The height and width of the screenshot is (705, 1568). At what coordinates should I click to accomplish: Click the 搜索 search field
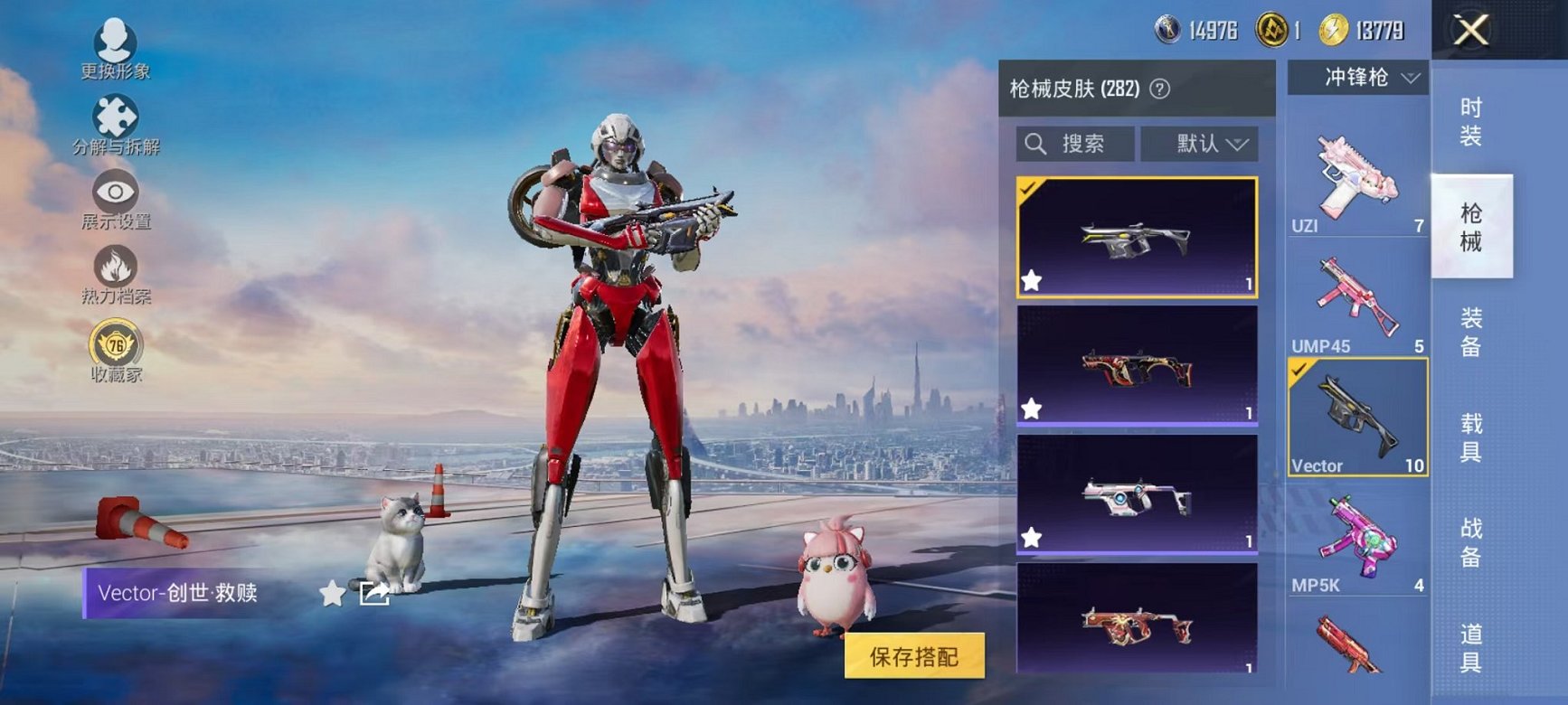(x=1076, y=142)
